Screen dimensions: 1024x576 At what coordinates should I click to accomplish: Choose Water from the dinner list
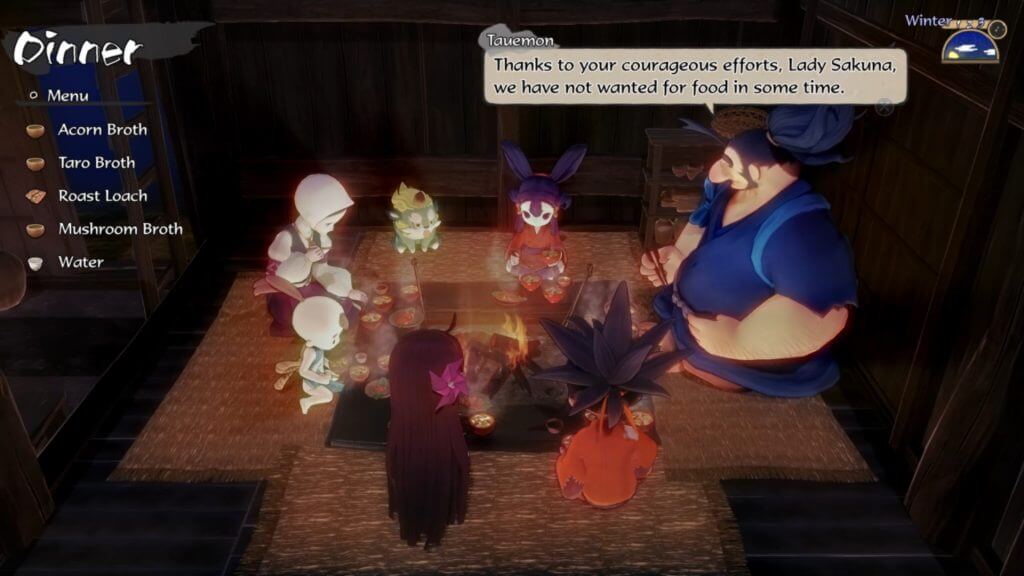point(80,262)
